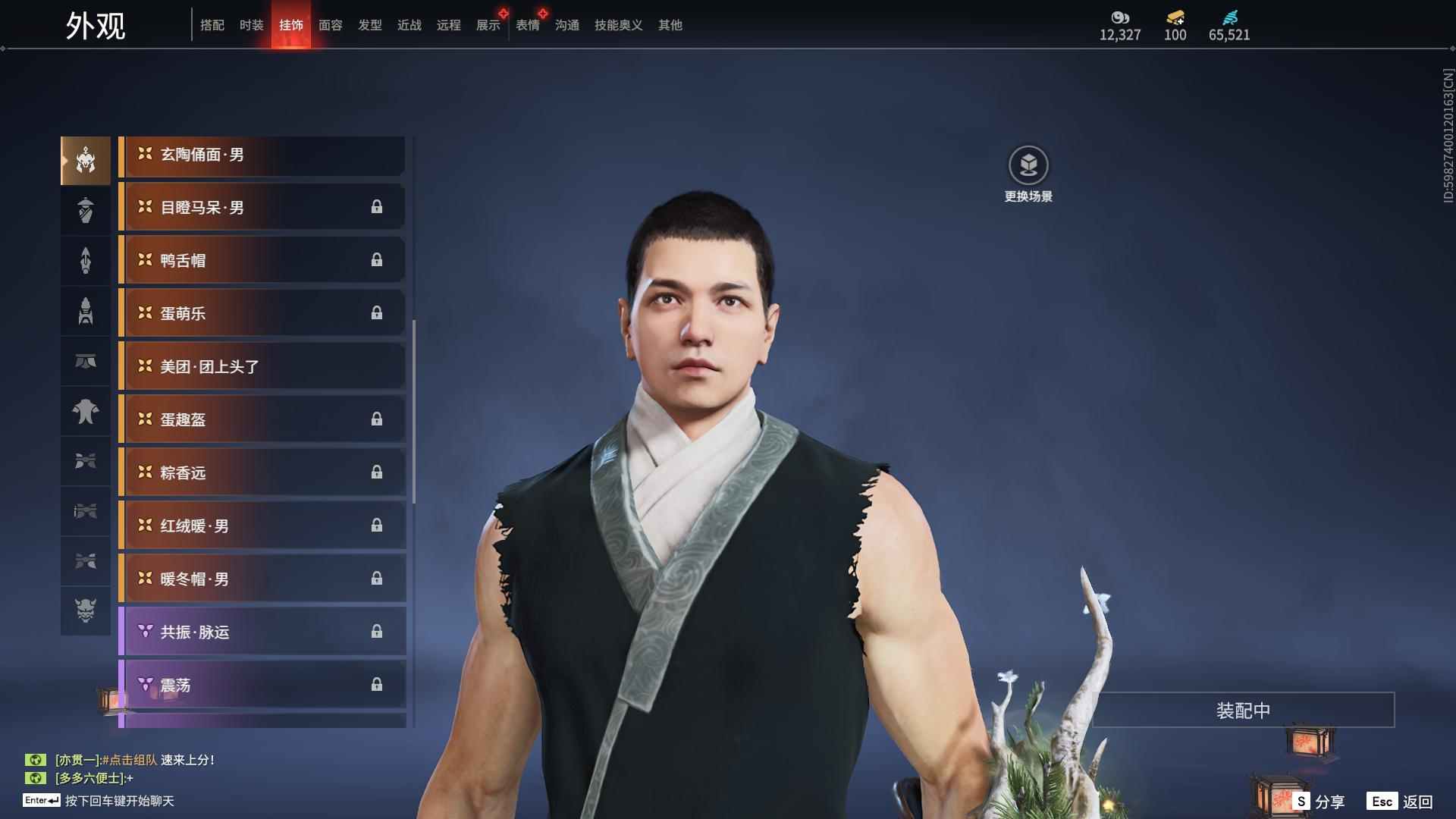Viewport: 1456px width, 819px height.
Task: Select the 暖冬帽·男 accessory
Action: [x=262, y=579]
